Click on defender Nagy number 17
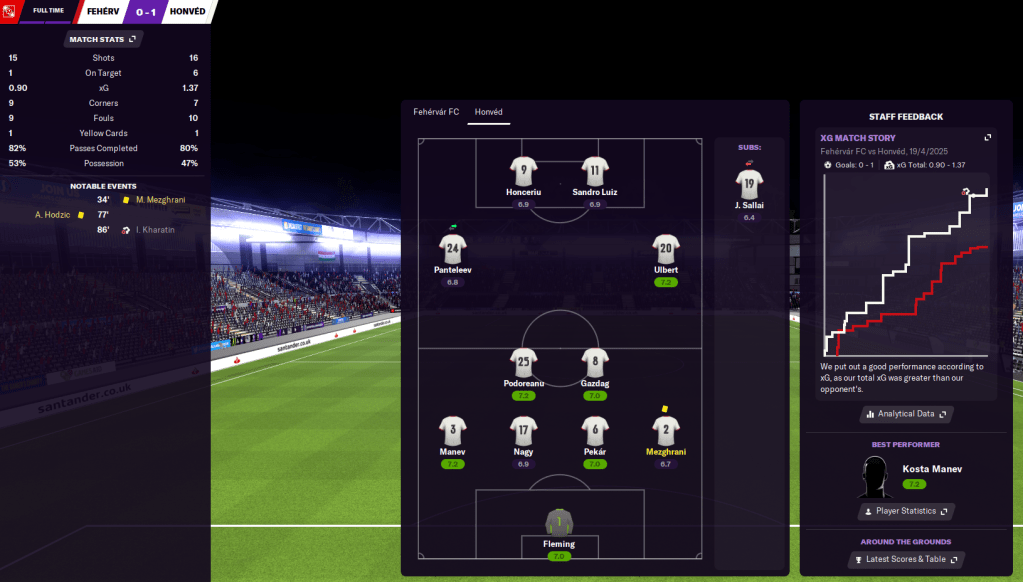This screenshot has height=582, width=1023. [x=524, y=432]
